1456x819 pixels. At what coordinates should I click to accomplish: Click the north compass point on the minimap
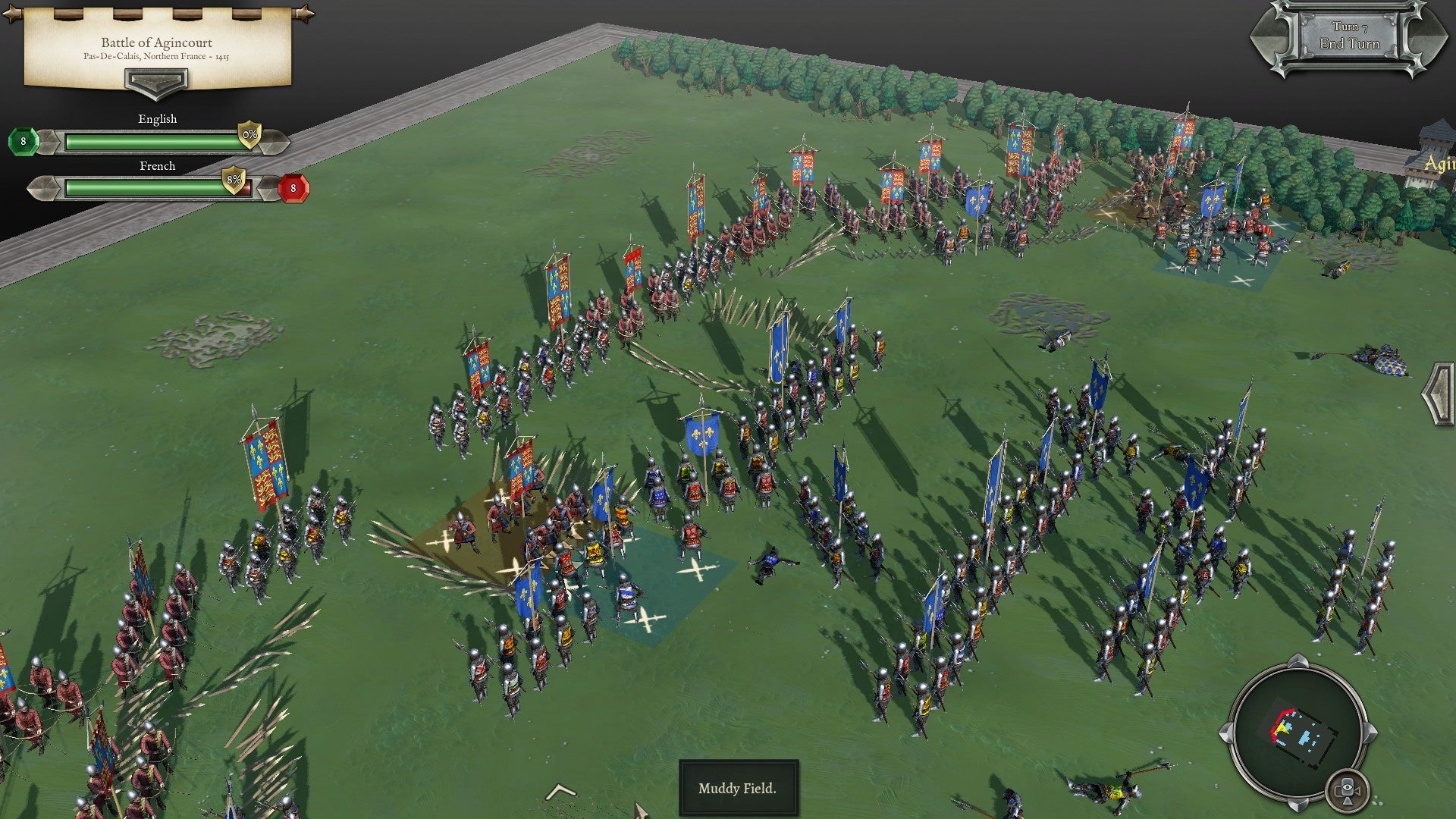point(1298,662)
